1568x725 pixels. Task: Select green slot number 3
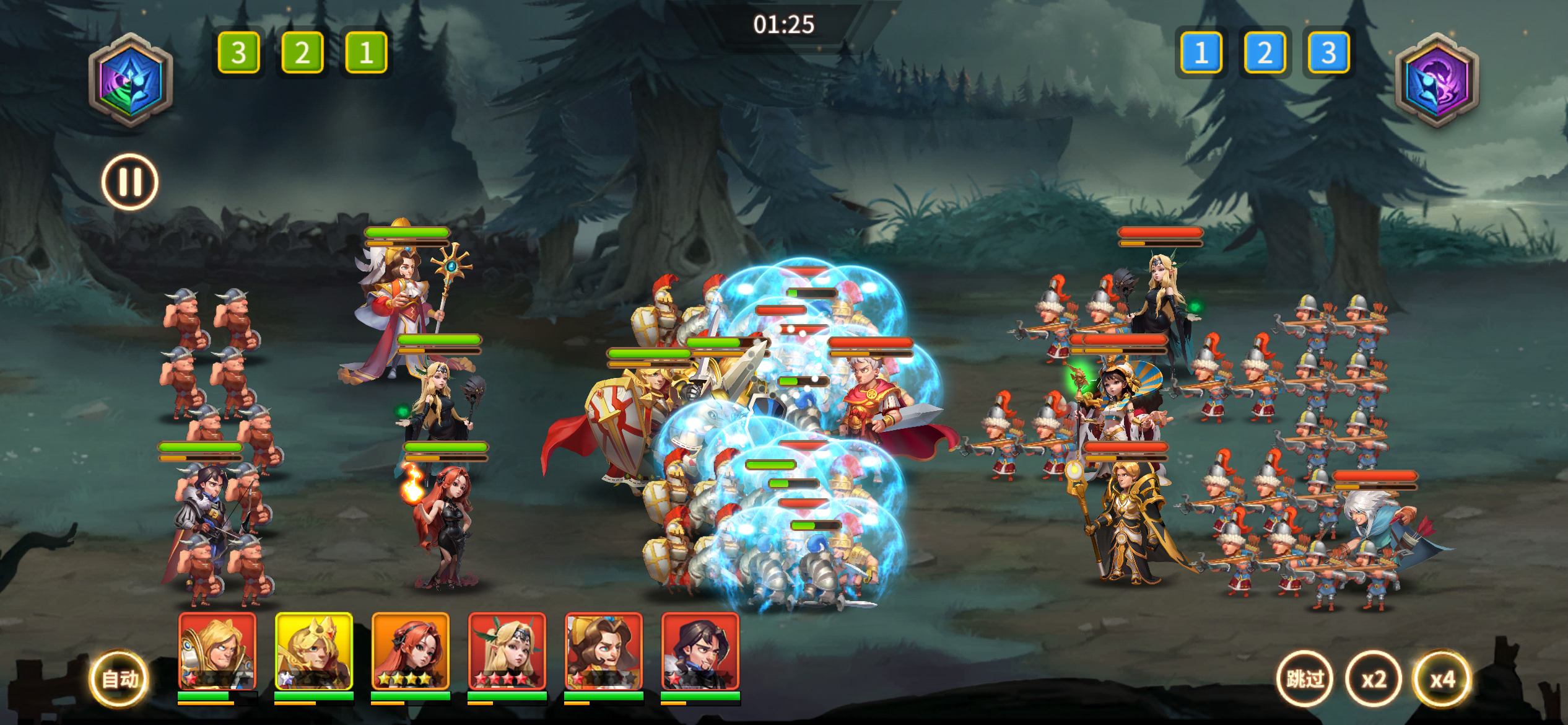coord(239,53)
